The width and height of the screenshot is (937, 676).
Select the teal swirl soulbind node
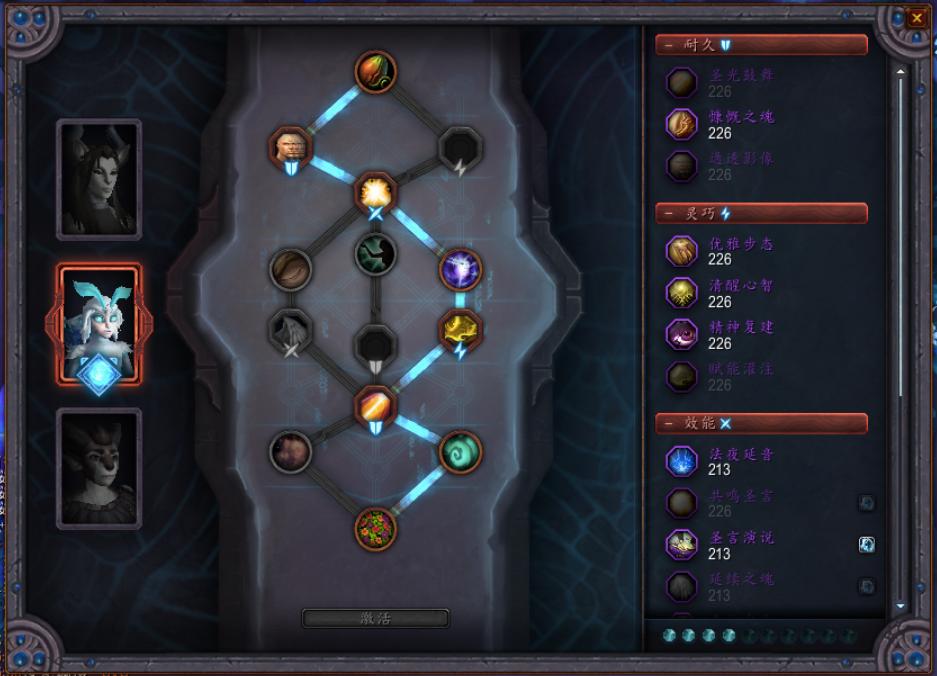click(460, 451)
